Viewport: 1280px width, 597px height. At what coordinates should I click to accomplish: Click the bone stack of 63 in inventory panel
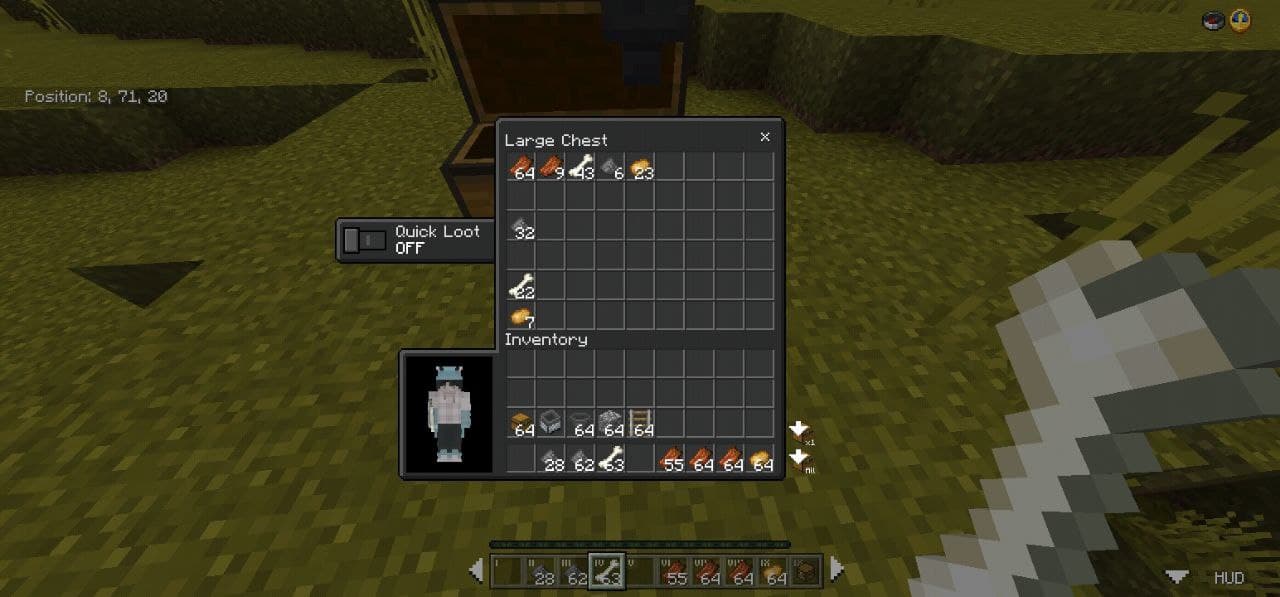coord(610,459)
